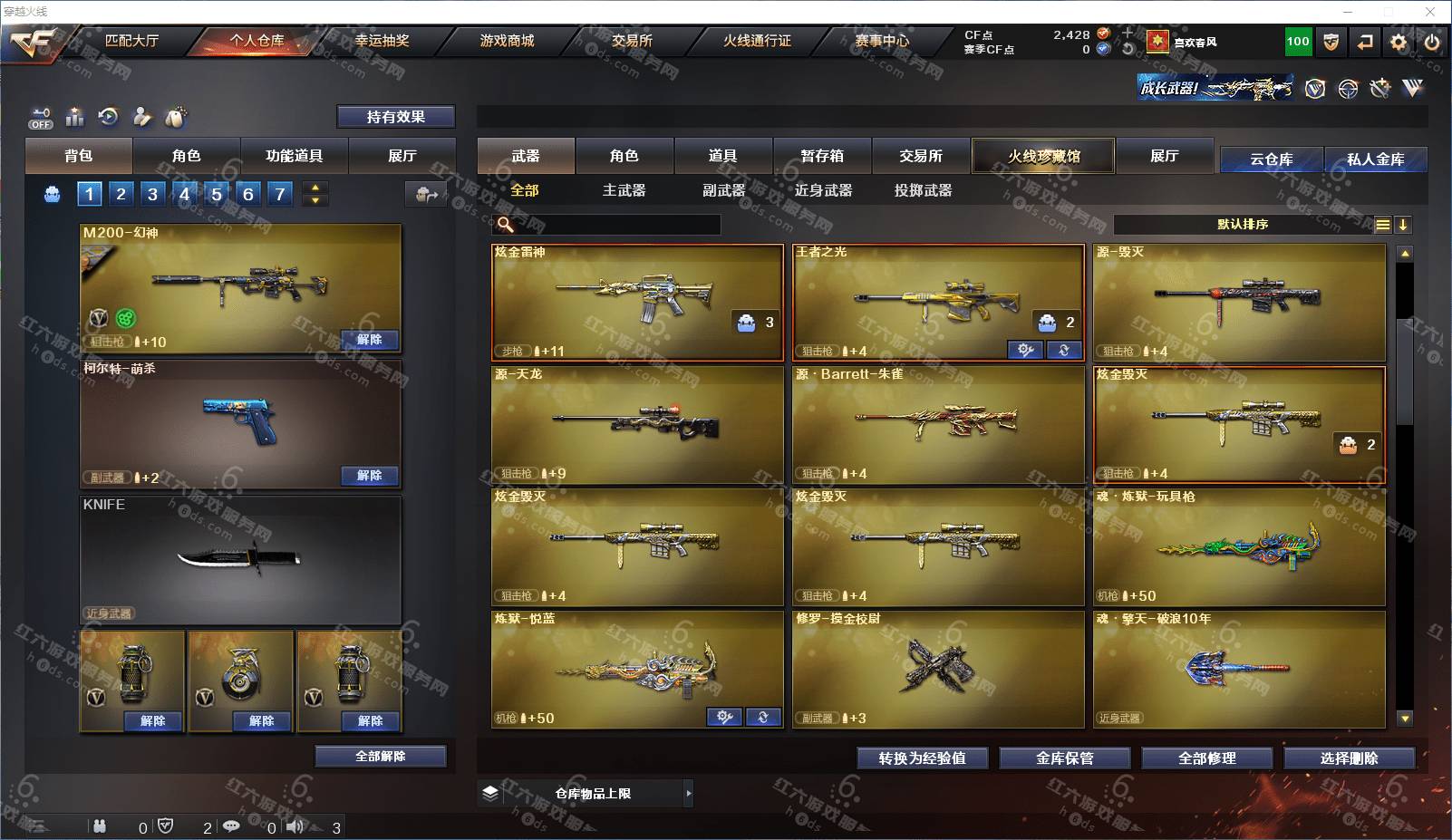Screen dimensions: 1452x840
Task: Open the 交易所 top menu entry
Action: point(632,41)
